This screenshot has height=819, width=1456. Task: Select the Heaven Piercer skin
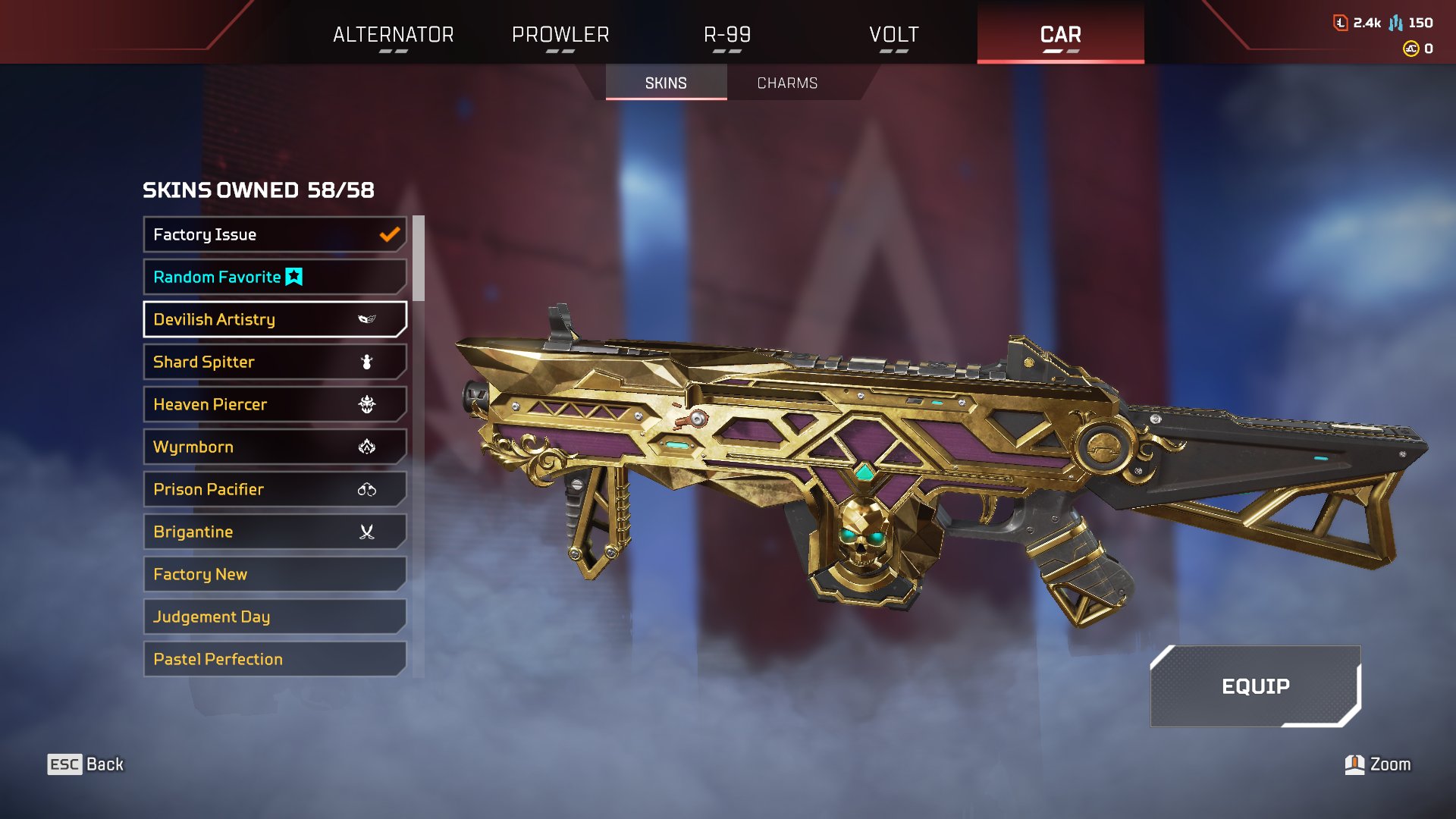click(275, 404)
